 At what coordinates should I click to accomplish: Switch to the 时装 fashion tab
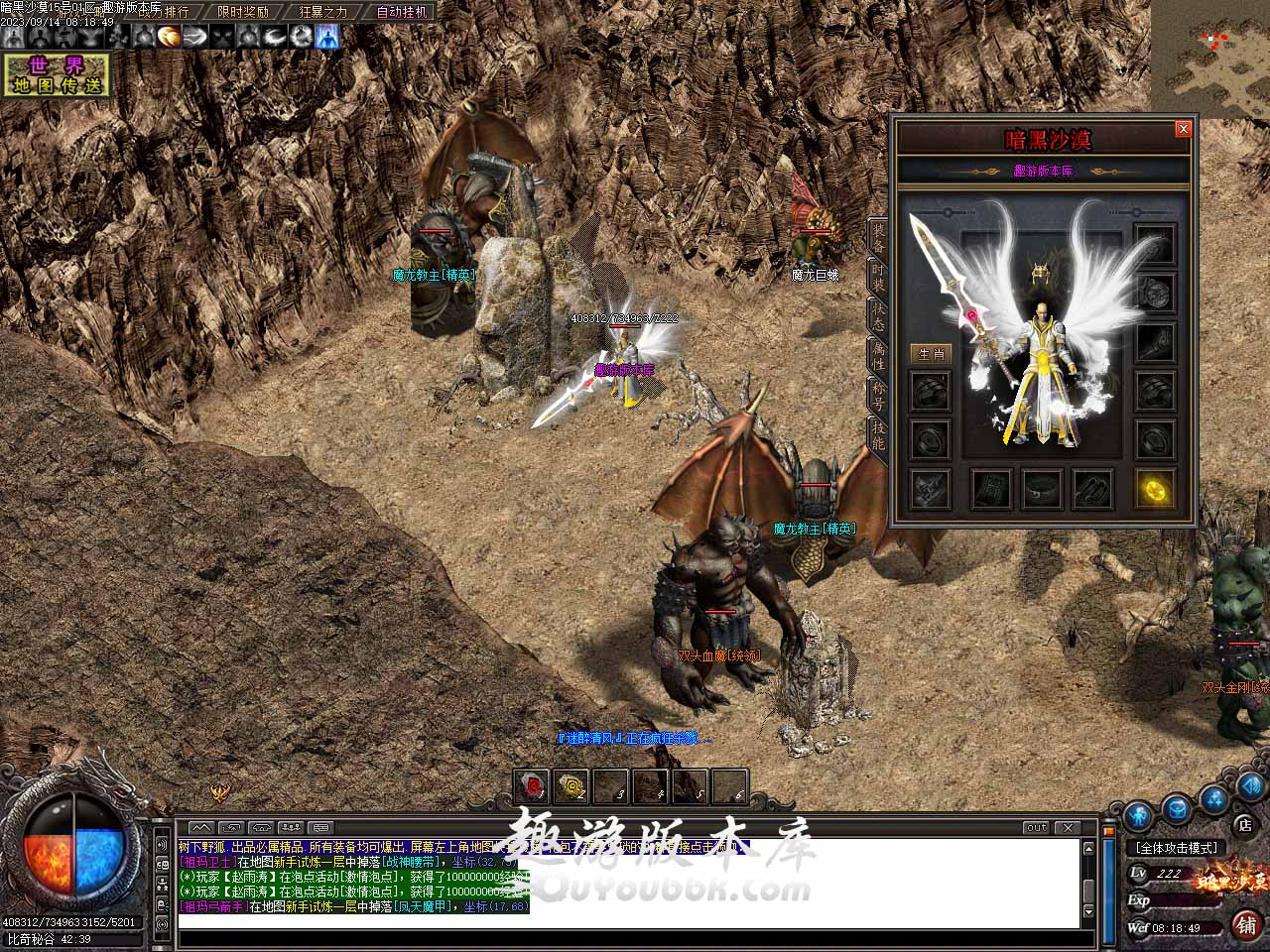pyautogui.click(x=878, y=277)
